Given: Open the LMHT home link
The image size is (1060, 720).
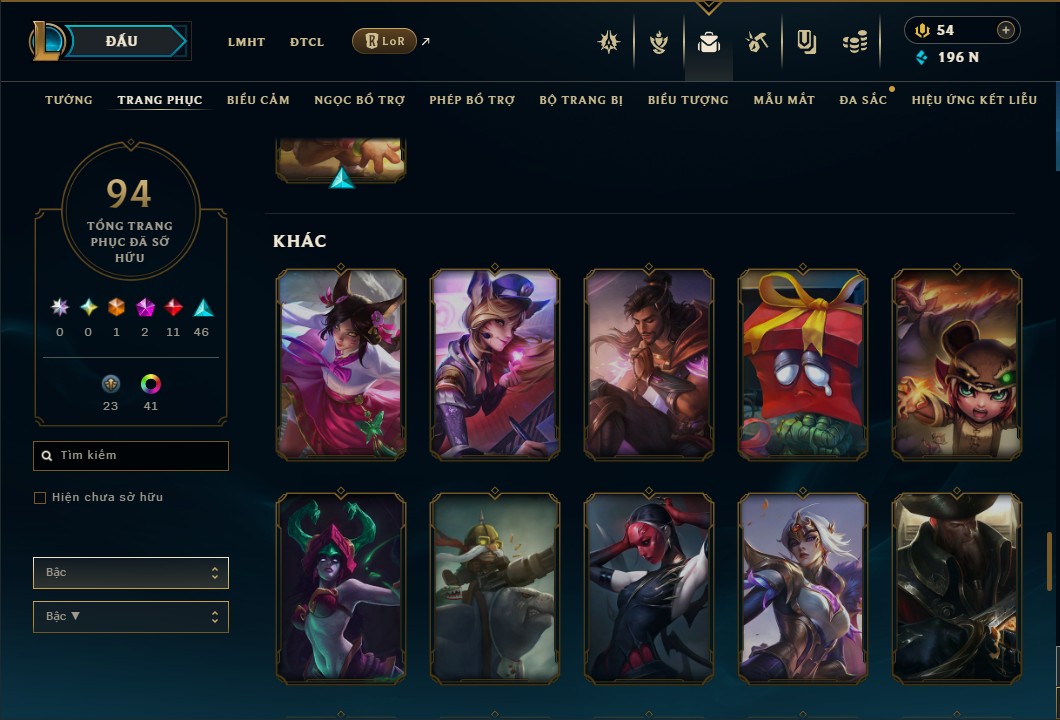Looking at the screenshot, I should click(x=246, y=42).
